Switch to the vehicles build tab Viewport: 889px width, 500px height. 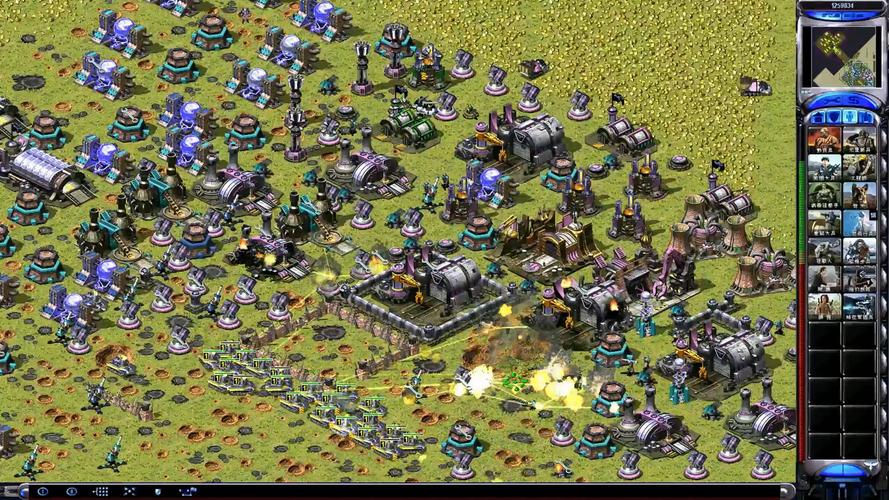pos(868,118)
